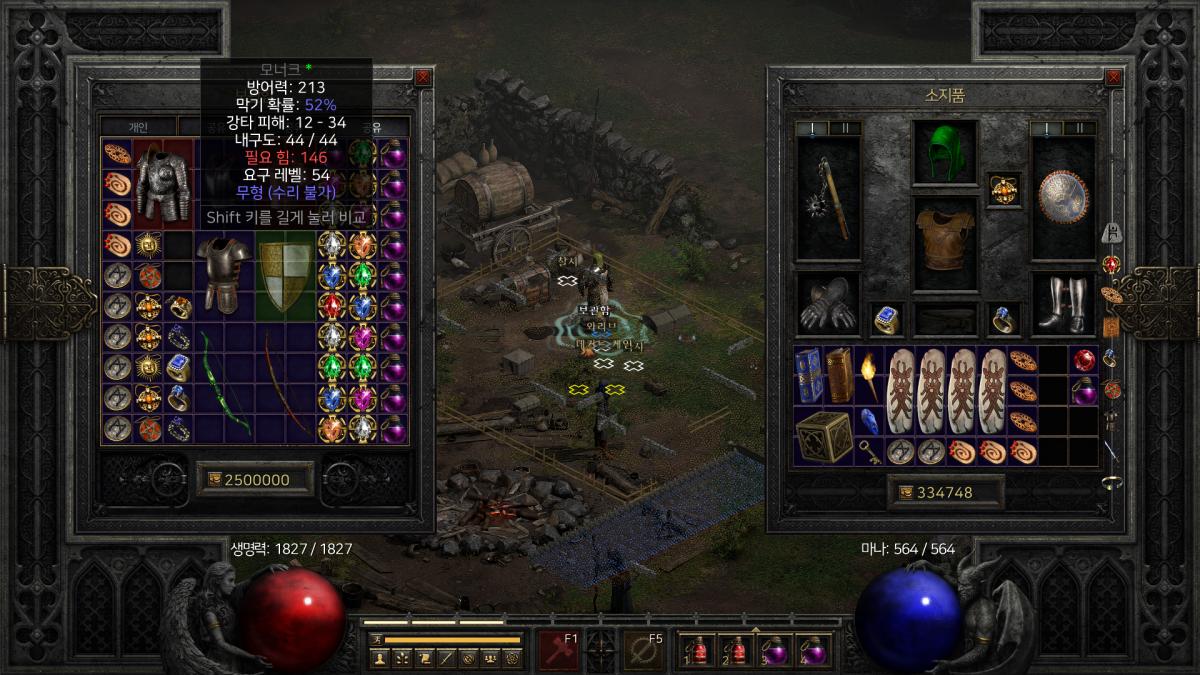Select the green and white shield in stash
The height and width of the screenshot is (675, 1200).
coord(286,276)
